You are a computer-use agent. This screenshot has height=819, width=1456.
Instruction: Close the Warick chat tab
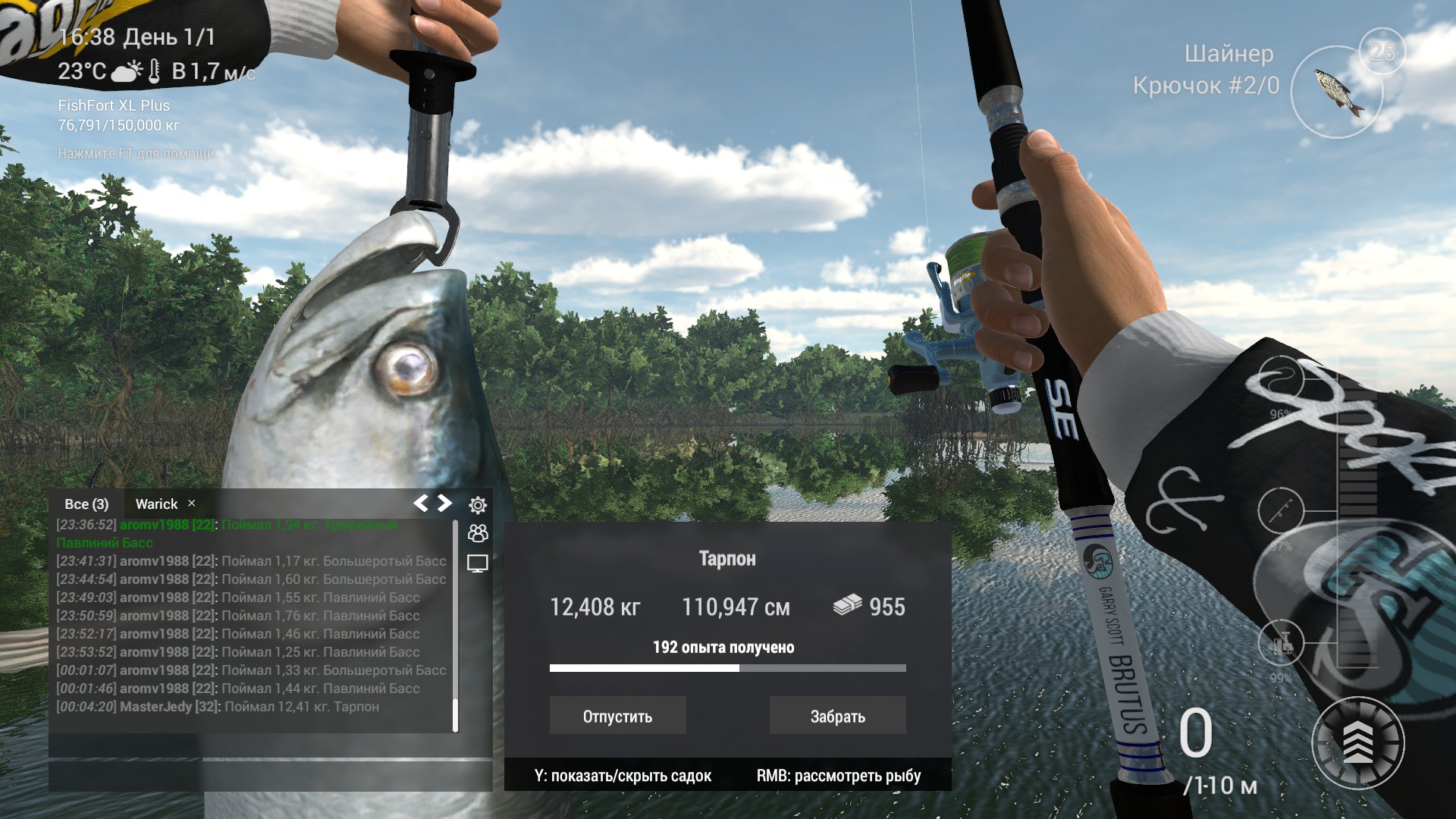pos(191,503)
